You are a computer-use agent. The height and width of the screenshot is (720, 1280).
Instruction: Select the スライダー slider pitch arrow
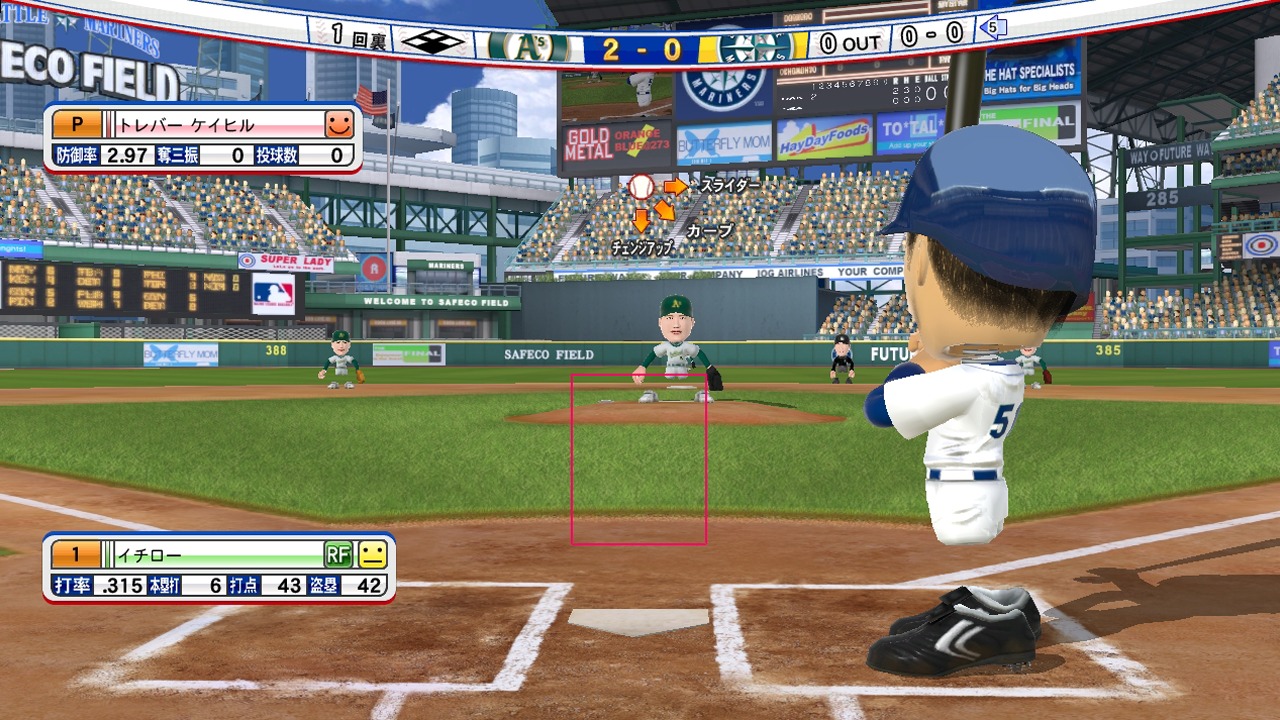[676, 186]
